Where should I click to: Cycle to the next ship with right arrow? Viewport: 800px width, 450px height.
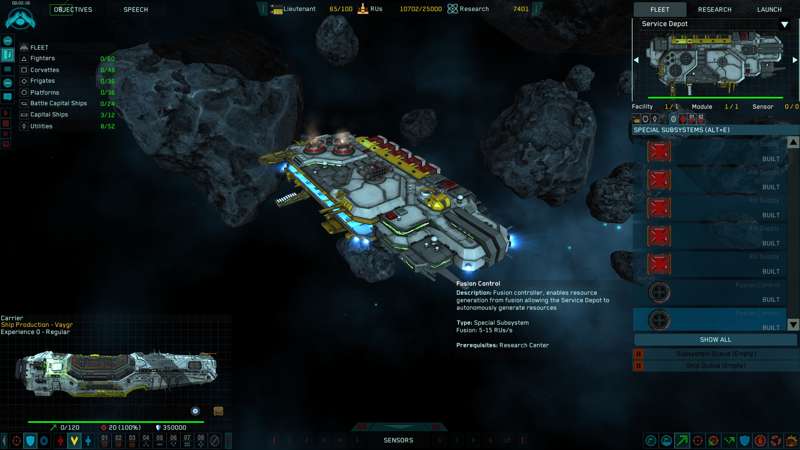tap(794, 60)
